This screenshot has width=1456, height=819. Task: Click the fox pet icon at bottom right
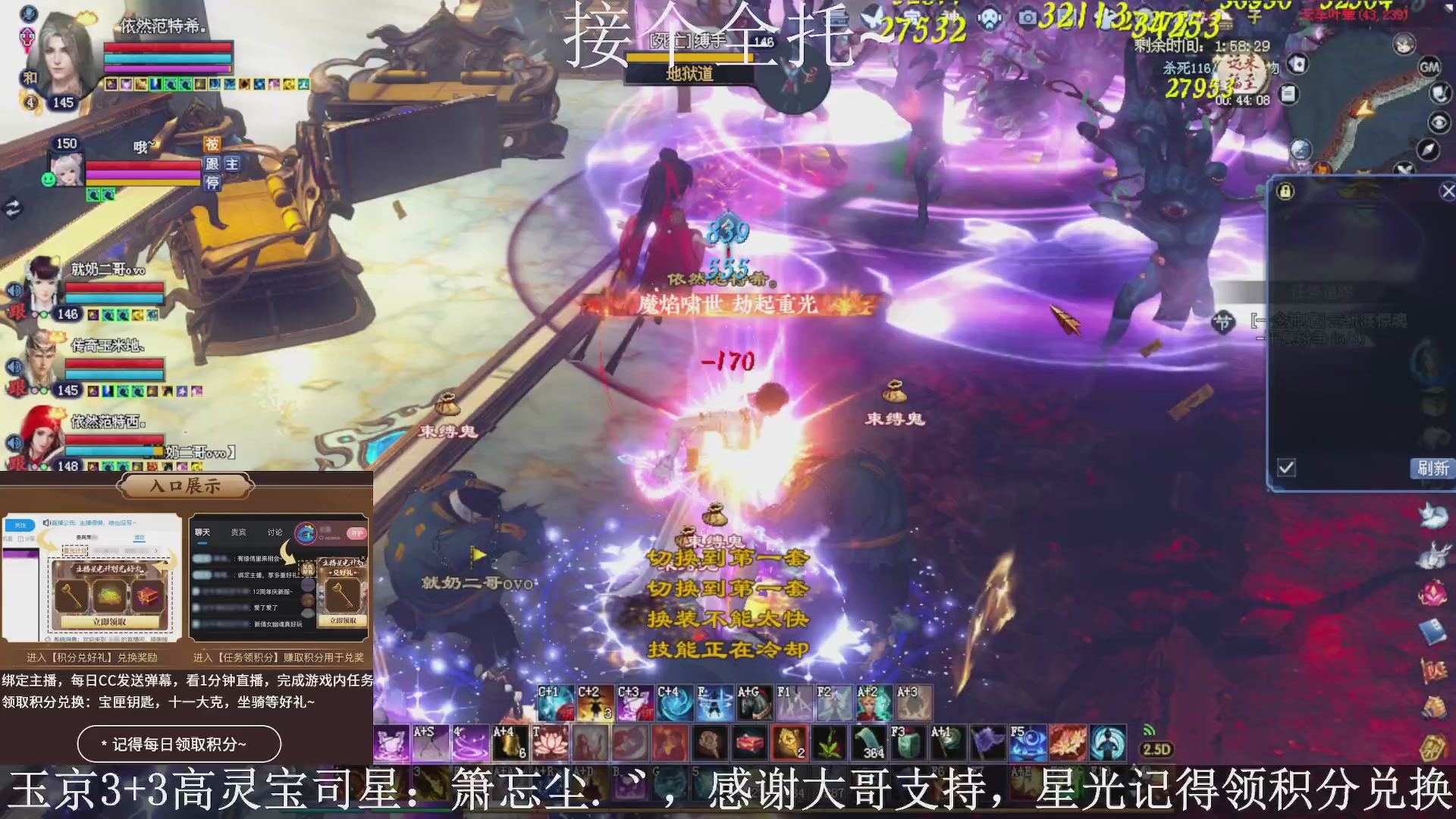1434,515
